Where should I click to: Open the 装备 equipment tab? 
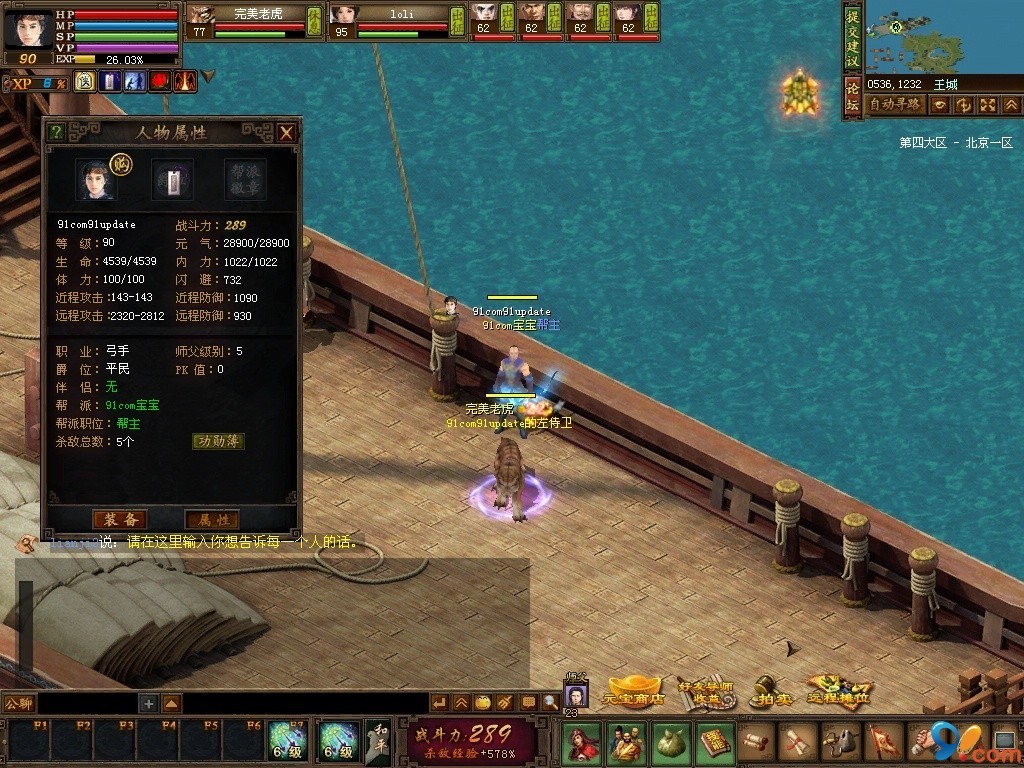pos(119,519)
